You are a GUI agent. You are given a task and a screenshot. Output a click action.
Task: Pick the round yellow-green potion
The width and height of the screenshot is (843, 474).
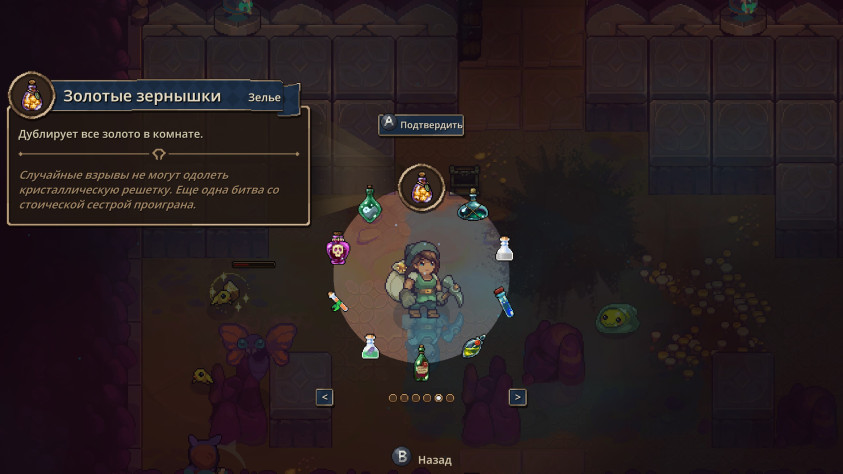point(474,346)
